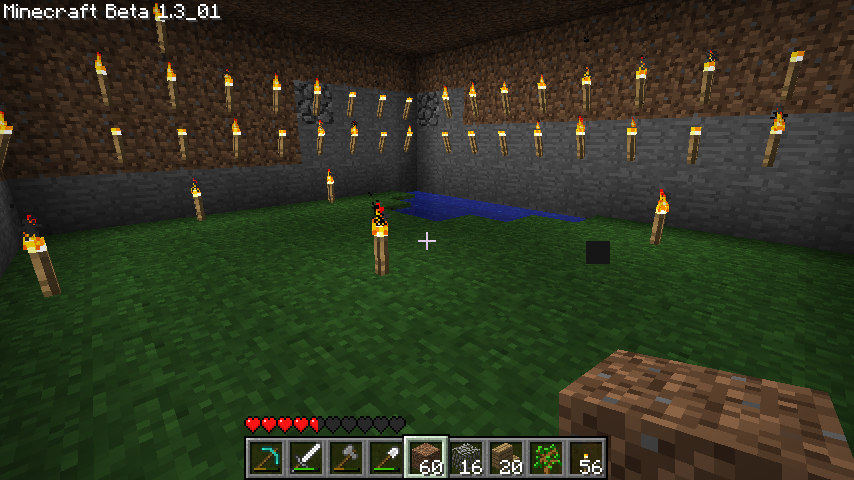This screenshot has width=854, height=480.
Task: Choose the wooden planks stack of 20
Action: (x=506, y=458)
